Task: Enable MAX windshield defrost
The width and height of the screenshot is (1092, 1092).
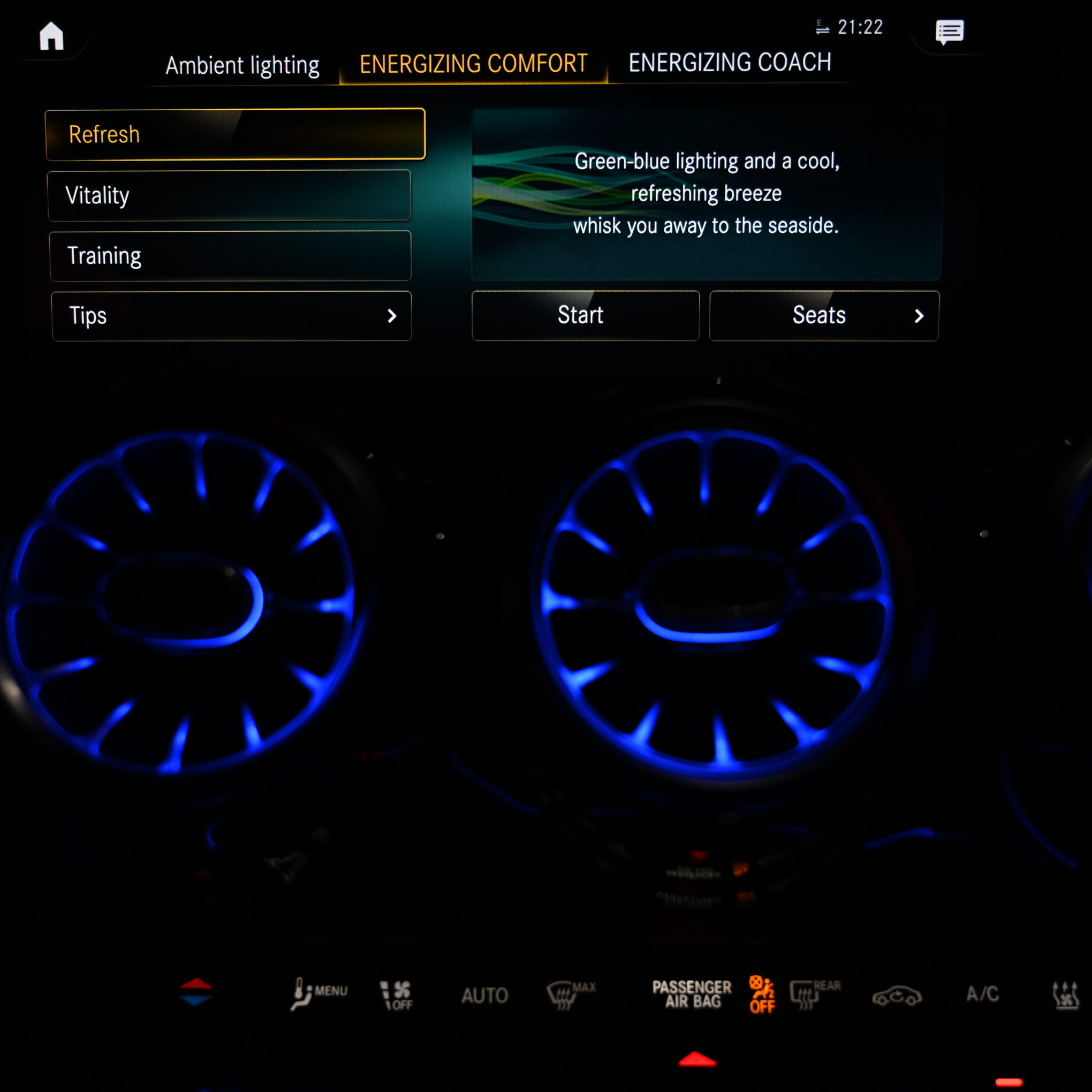Action: coord(570,994)
